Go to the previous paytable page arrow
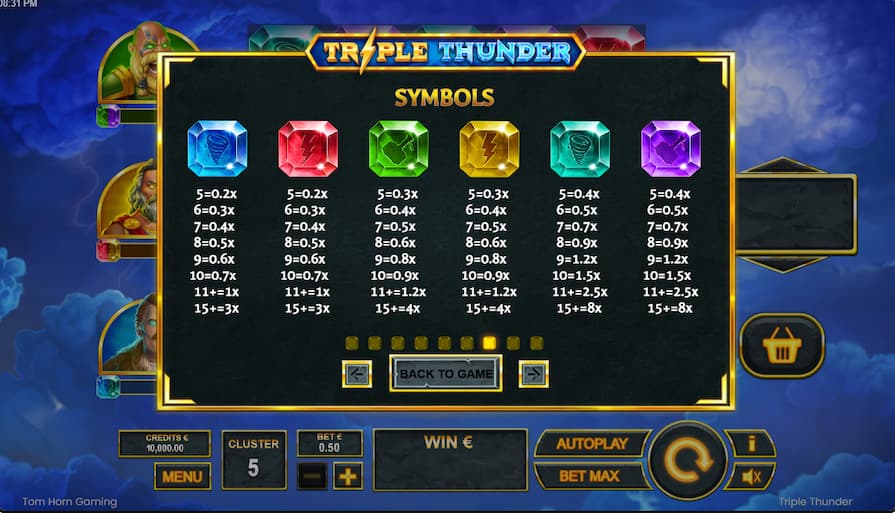Image resolution: width=895 pixels, height=513 pixels. [x=357, y=374]
